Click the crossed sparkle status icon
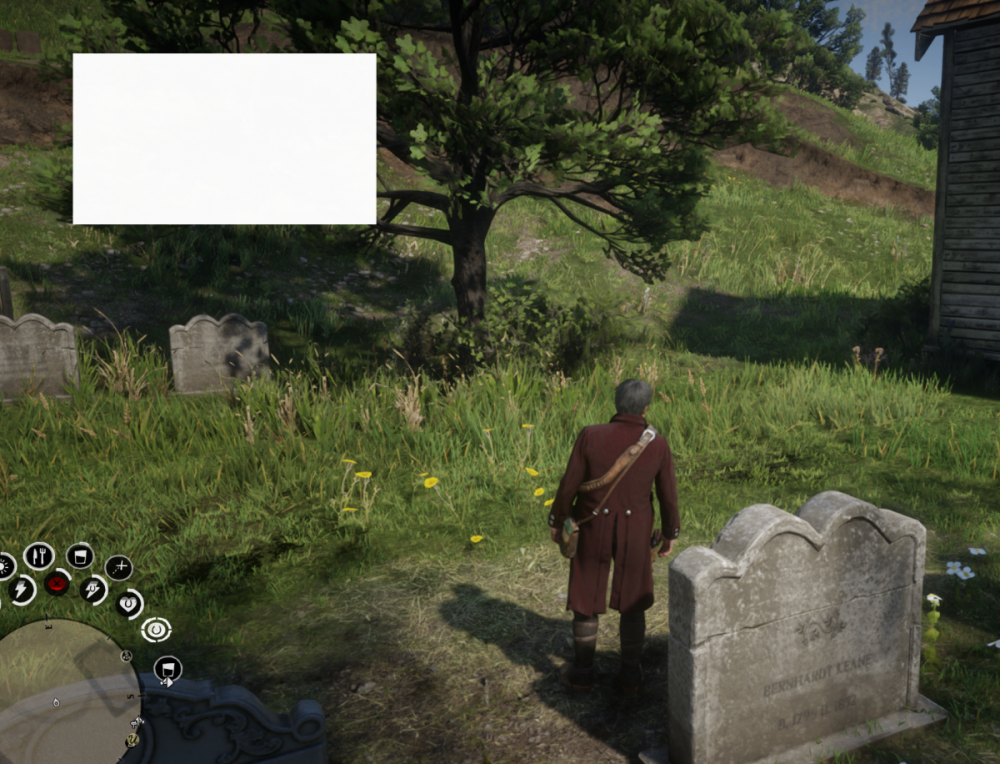The image size is (1000, 764). (x=118, y=567)
